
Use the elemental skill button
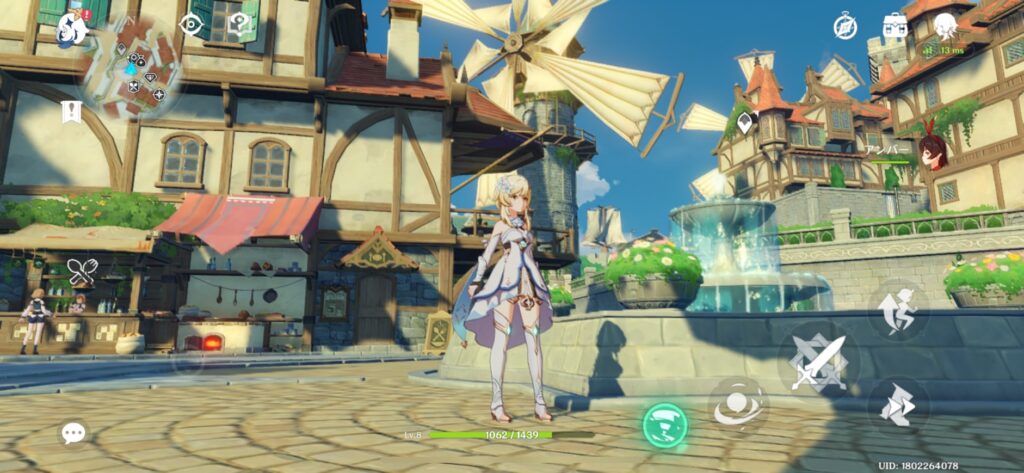[x=738, y=405]
